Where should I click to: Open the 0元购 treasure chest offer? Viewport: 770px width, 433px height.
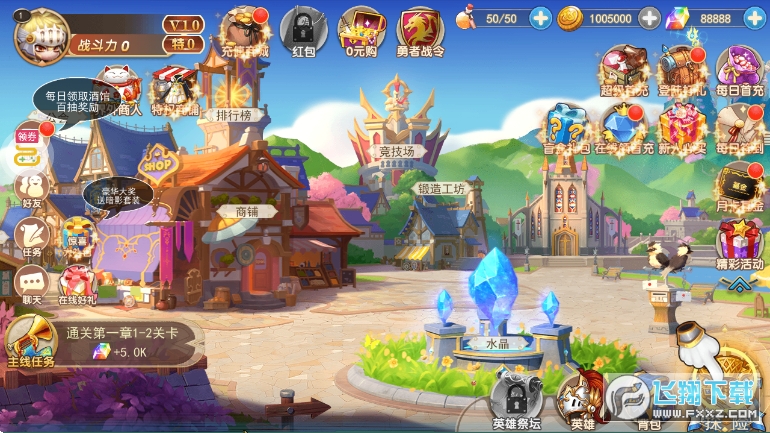click(x=361, y=29)
